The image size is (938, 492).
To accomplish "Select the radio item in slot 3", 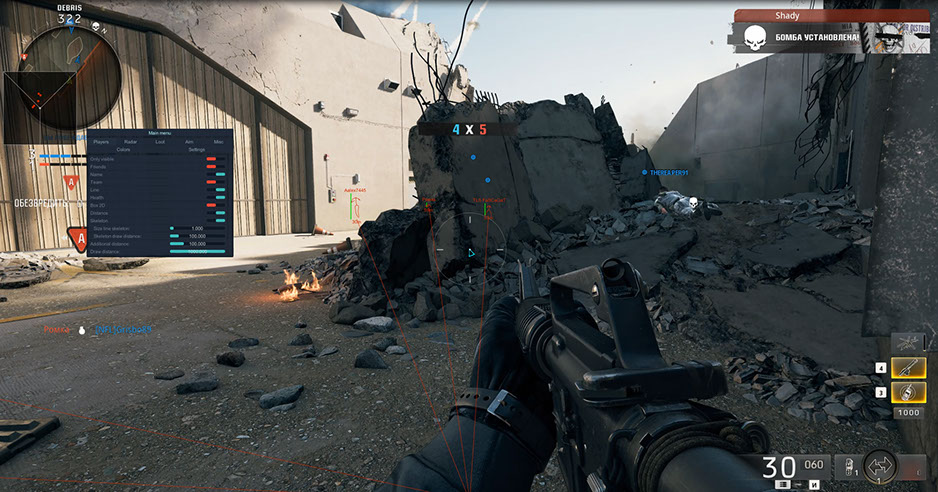I will tap(908, 393).
